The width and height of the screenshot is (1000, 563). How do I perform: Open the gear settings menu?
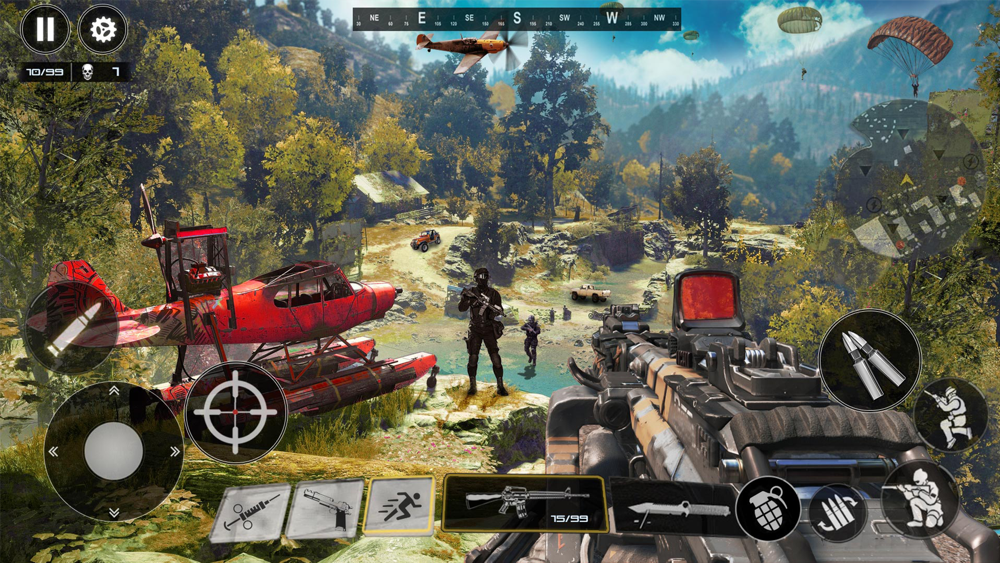point(102,30)
